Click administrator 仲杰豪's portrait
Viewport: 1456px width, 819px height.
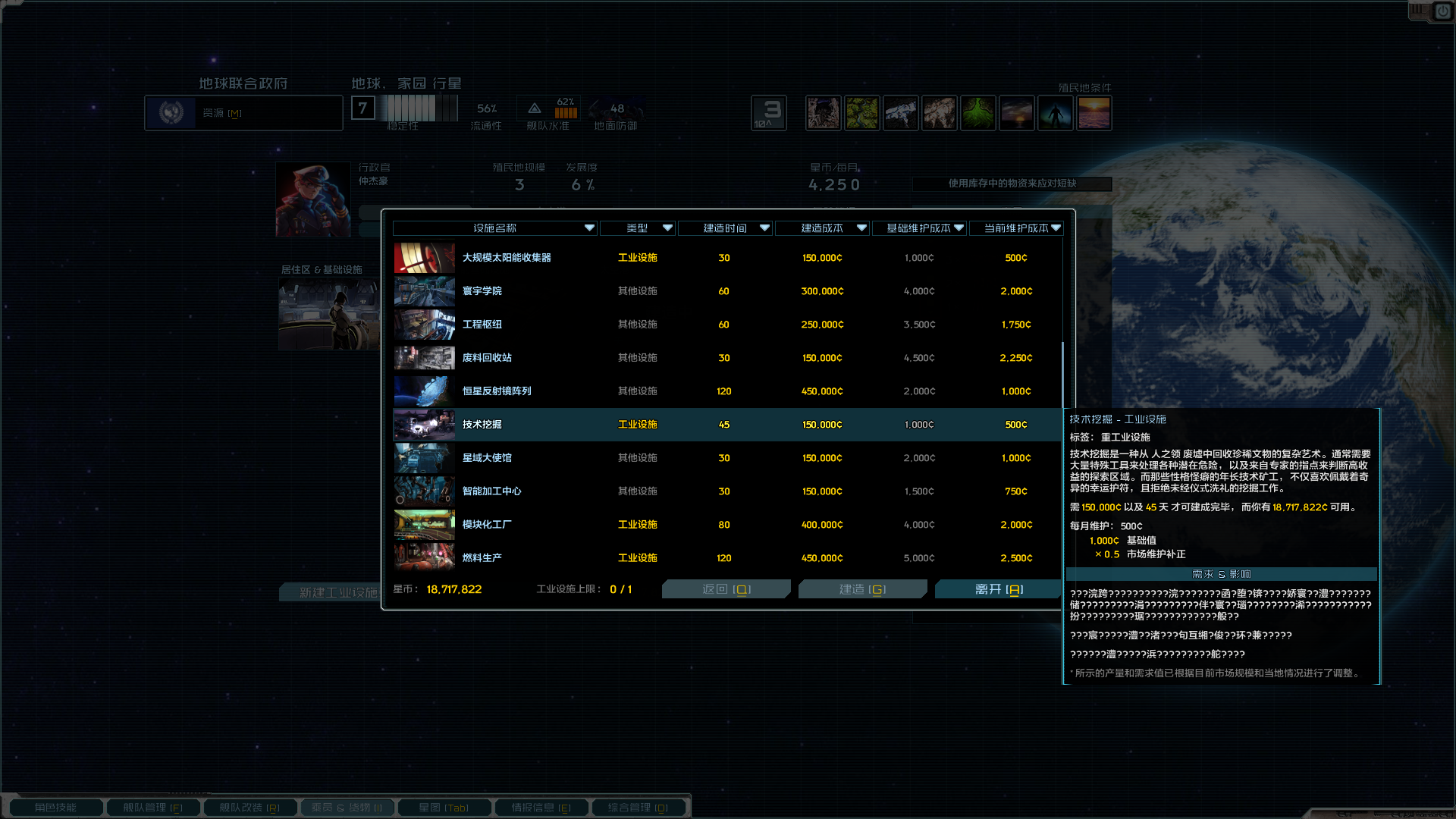point(312,199)
